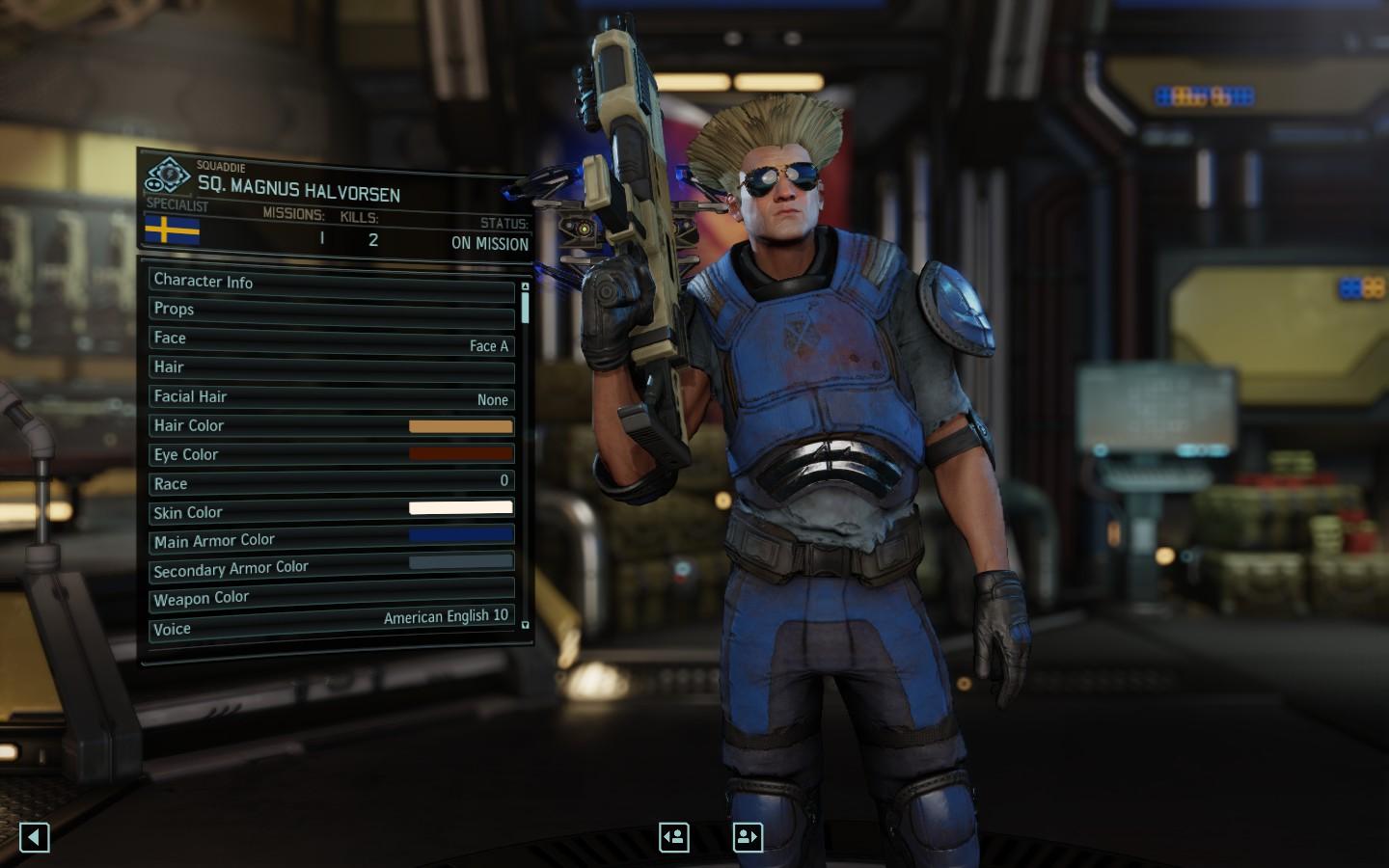
Task: Open Main Armor Color picker
Action: 460,534
